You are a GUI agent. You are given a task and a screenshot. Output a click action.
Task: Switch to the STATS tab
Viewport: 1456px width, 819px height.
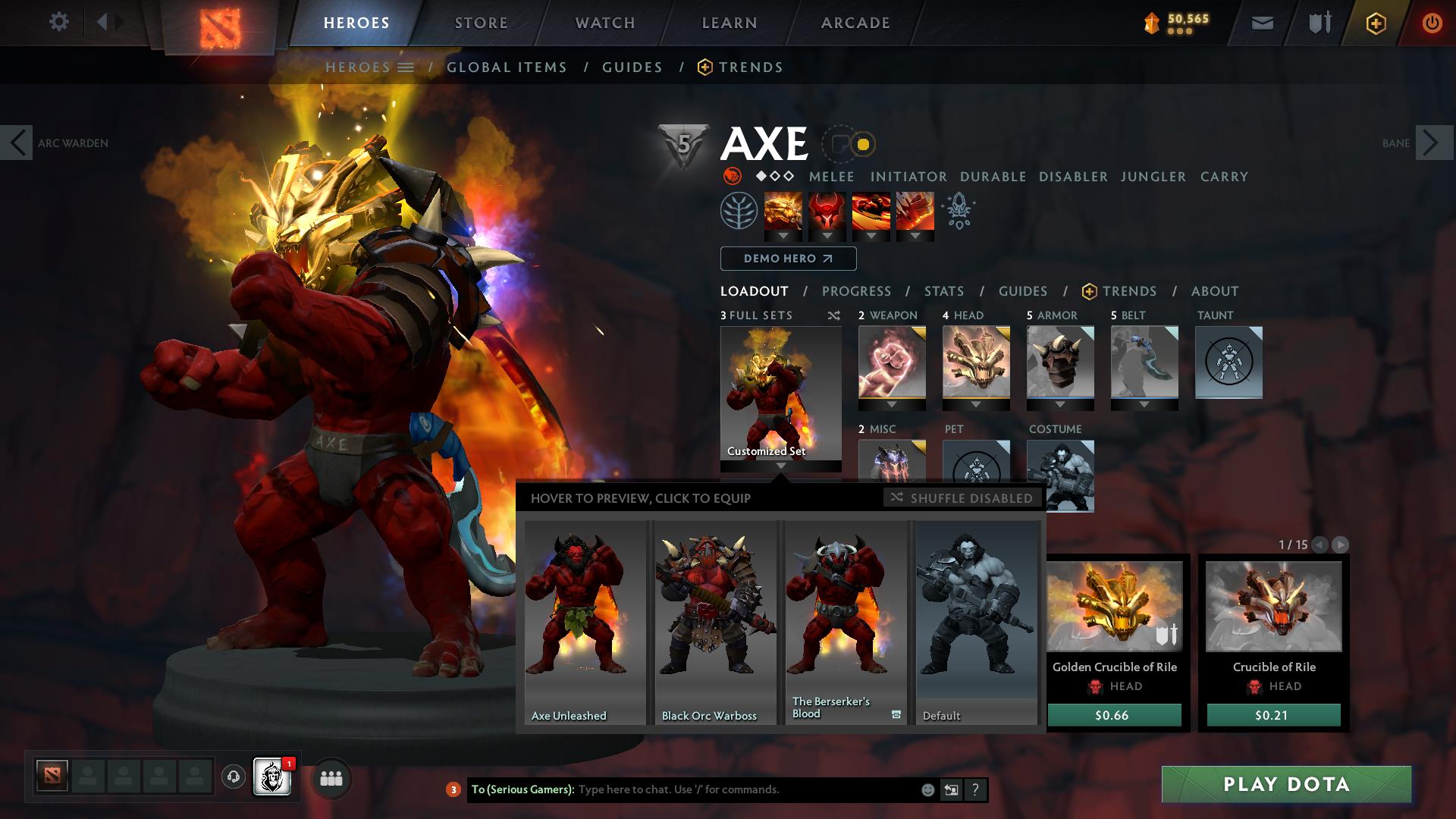click(943, 291)
